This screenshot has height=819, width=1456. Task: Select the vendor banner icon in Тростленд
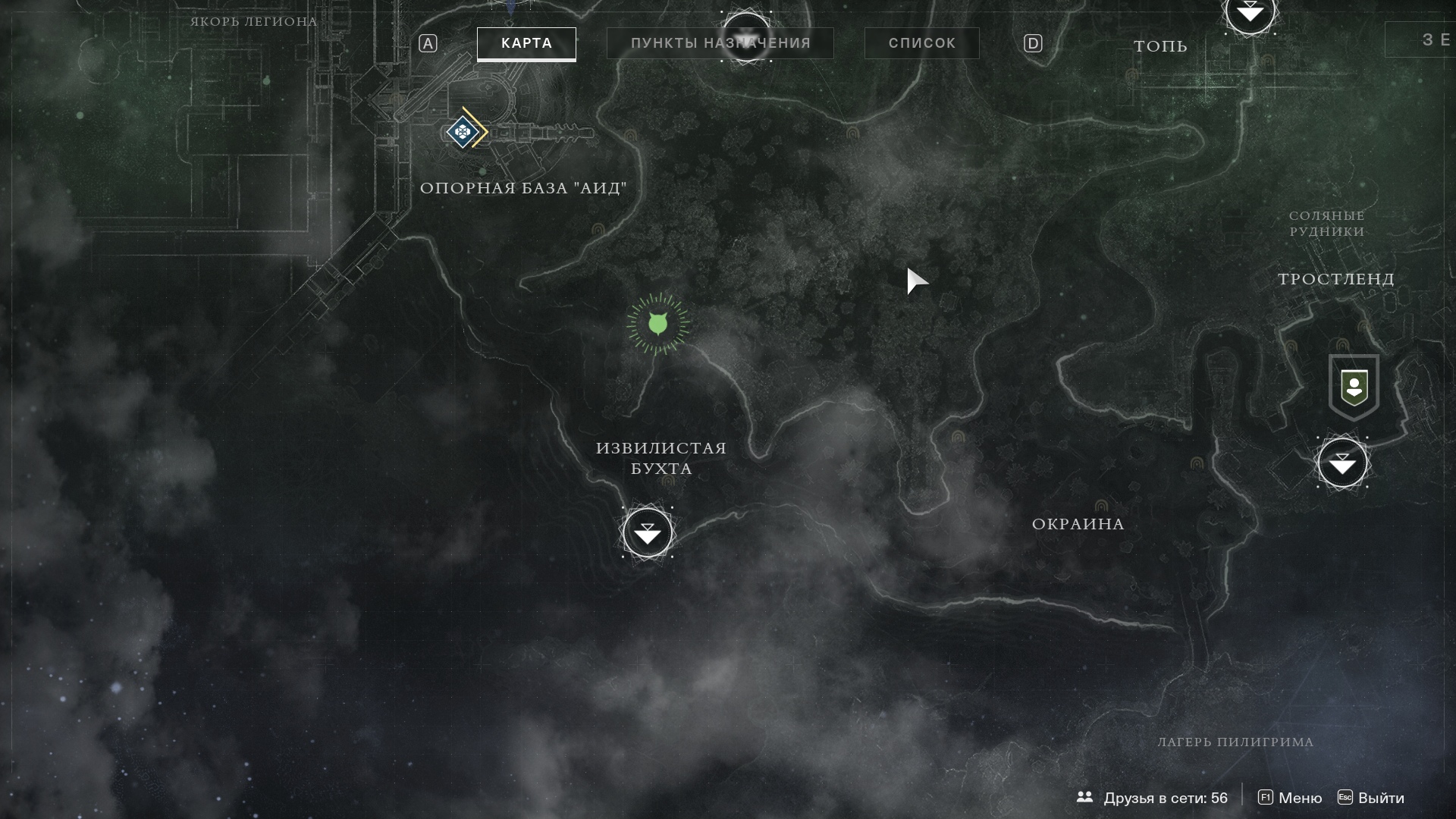point(1354,388)
